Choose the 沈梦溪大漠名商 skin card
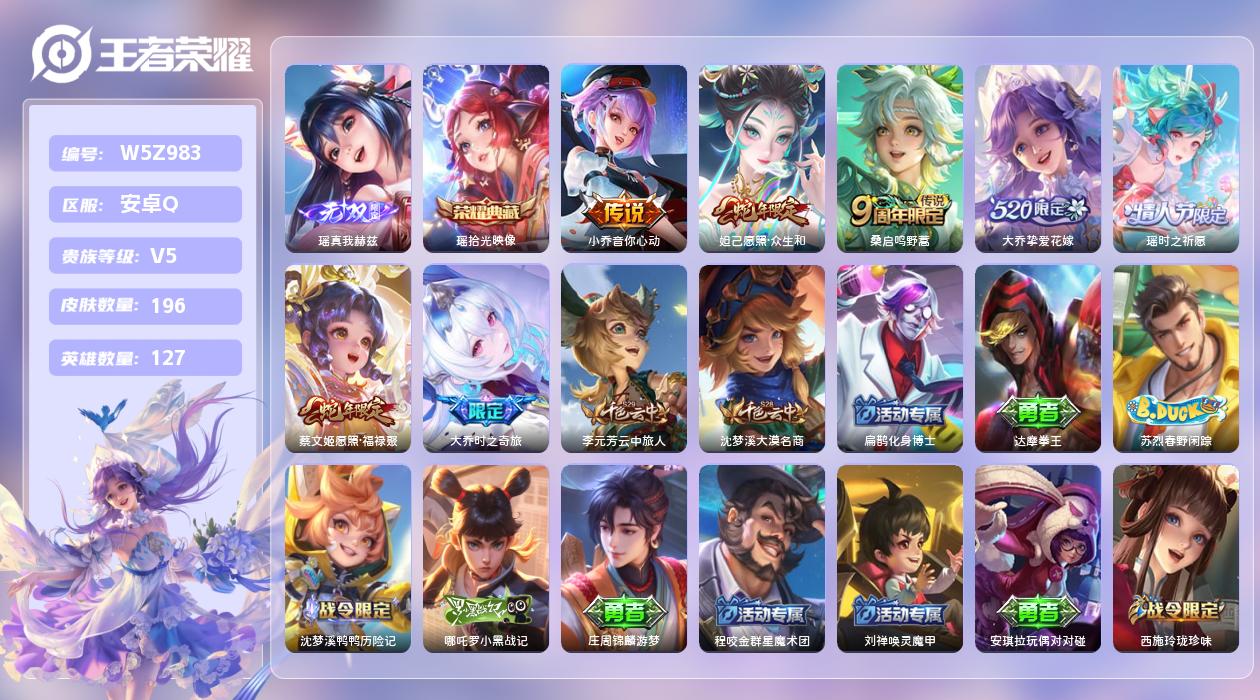The width and height of the screenshot is (1260, 700). pyautogui.click(x=761, y=358)
